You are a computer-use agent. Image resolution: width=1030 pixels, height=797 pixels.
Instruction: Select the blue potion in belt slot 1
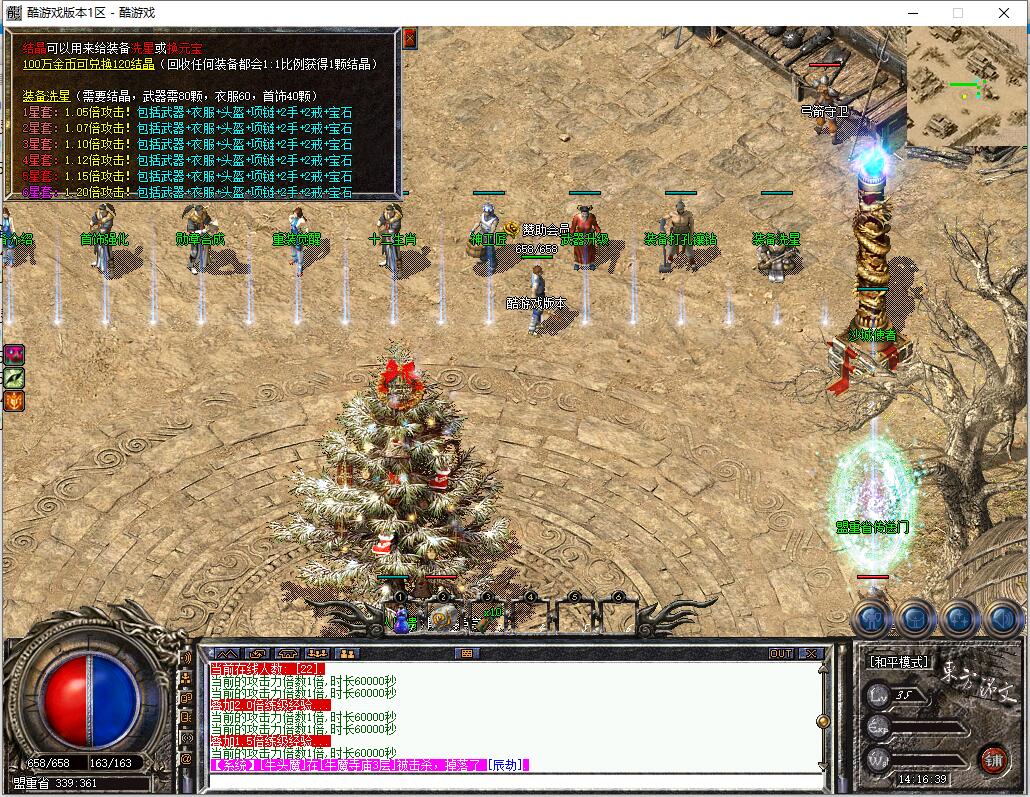pyautogui.click(x=401, y=622)
